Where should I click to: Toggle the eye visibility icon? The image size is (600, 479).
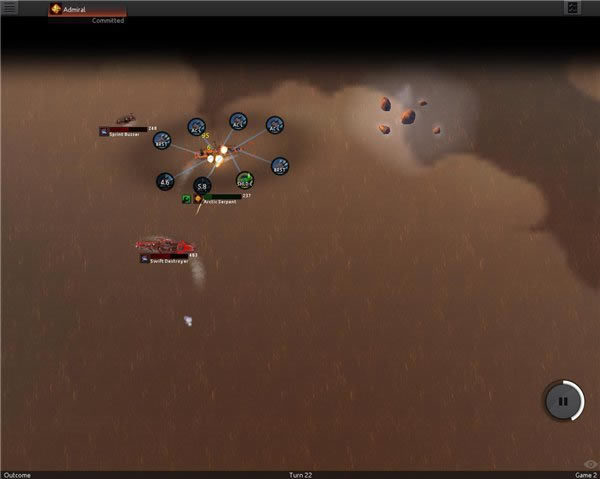click(590, 464)
